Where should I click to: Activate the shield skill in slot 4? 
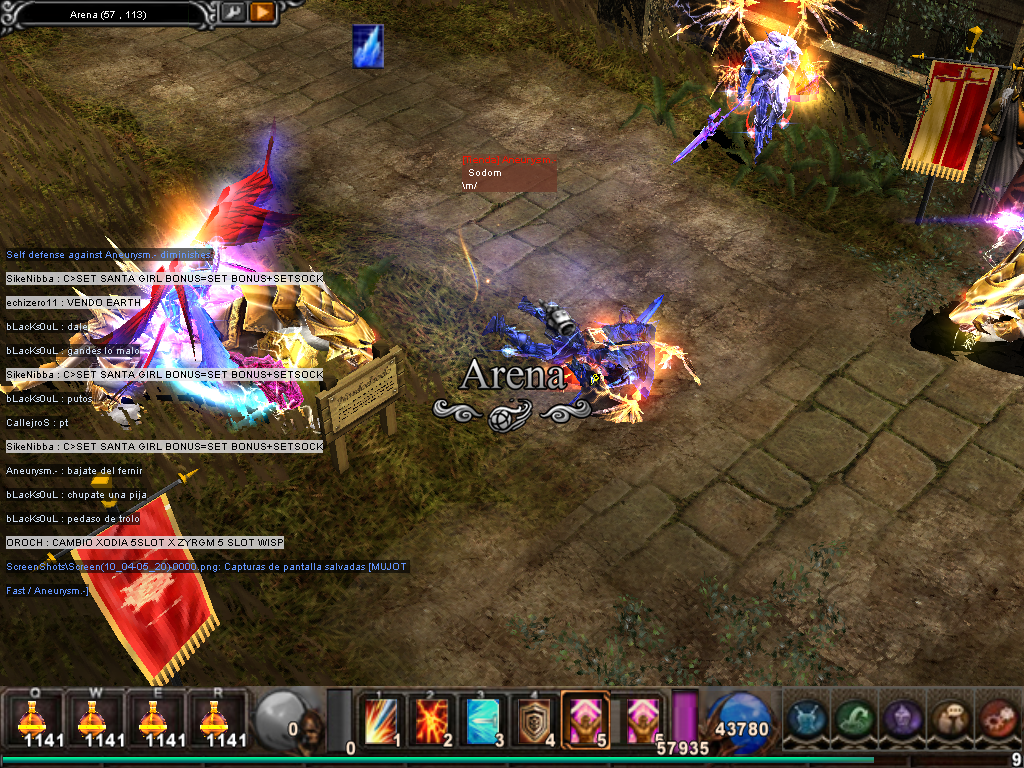534,720
